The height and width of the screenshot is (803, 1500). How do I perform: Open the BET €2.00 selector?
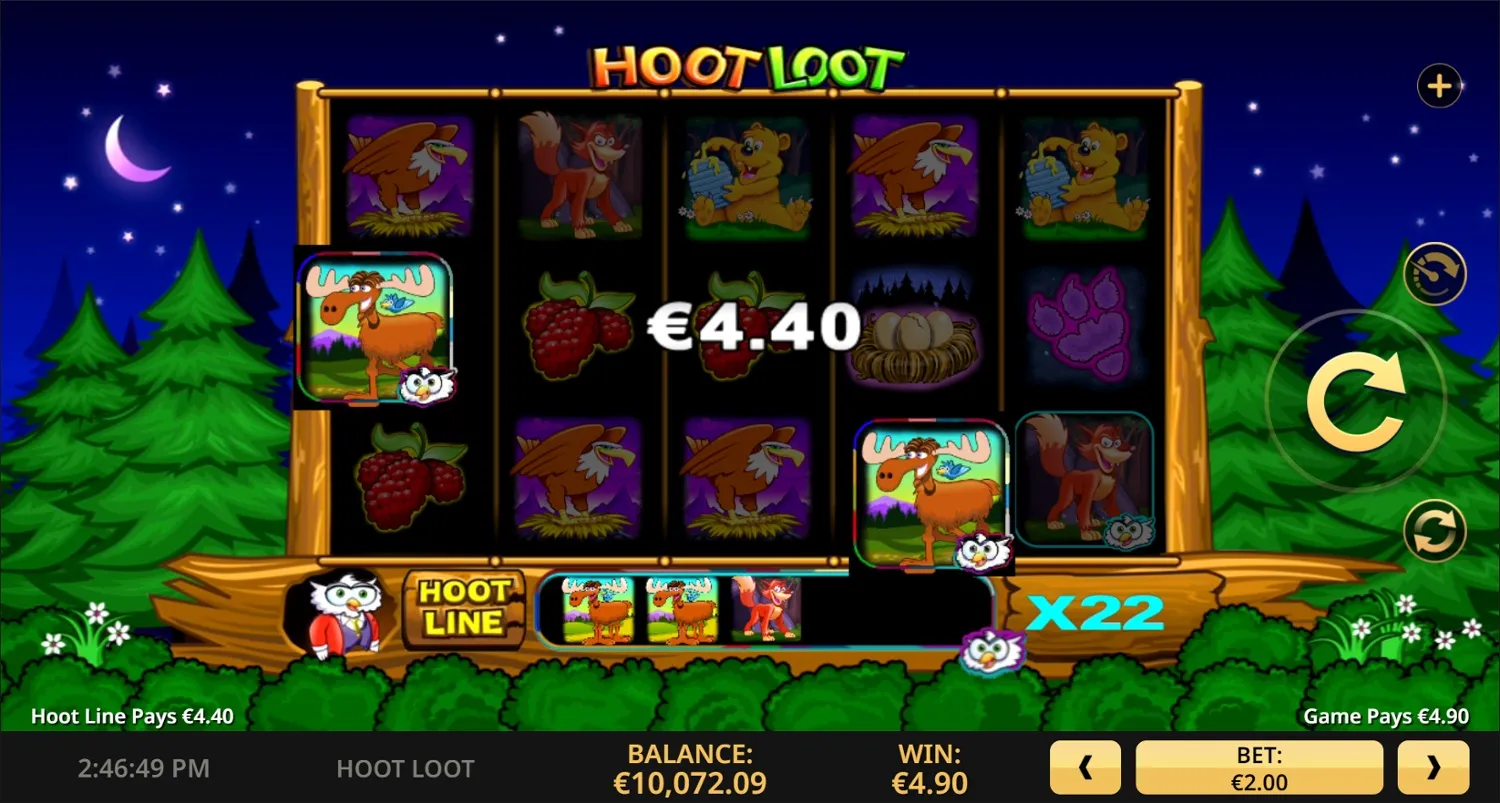point(1258,766)
